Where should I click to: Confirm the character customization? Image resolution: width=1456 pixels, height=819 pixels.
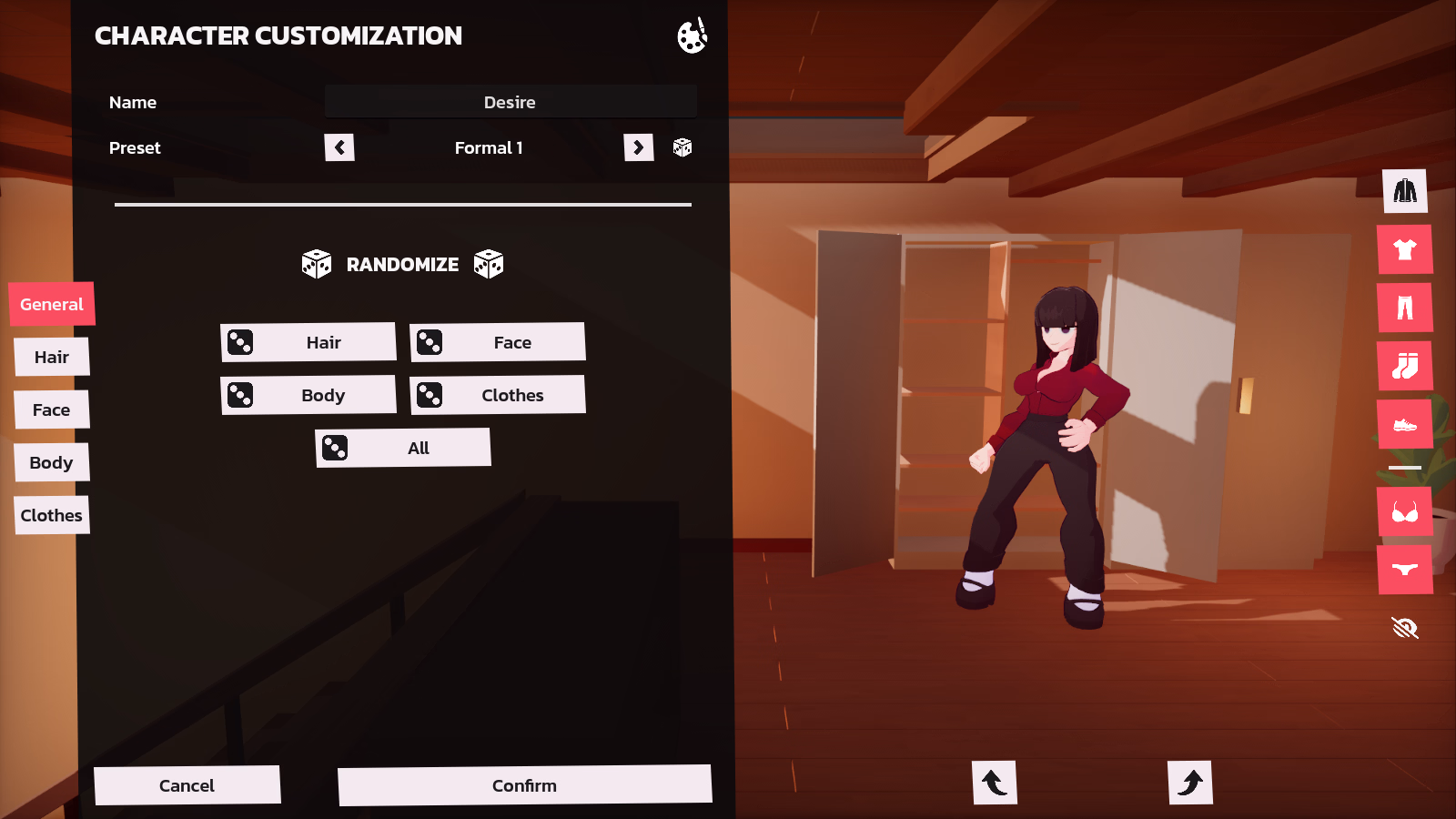(x=524, y=784)
